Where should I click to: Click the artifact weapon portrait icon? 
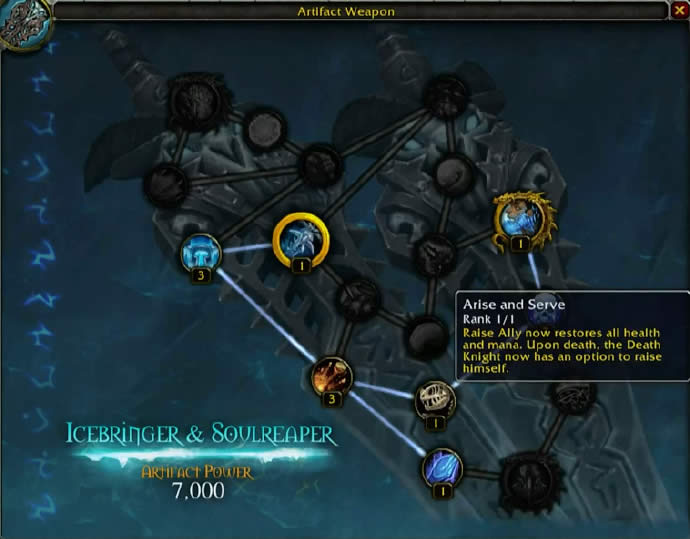click(22, 24)
